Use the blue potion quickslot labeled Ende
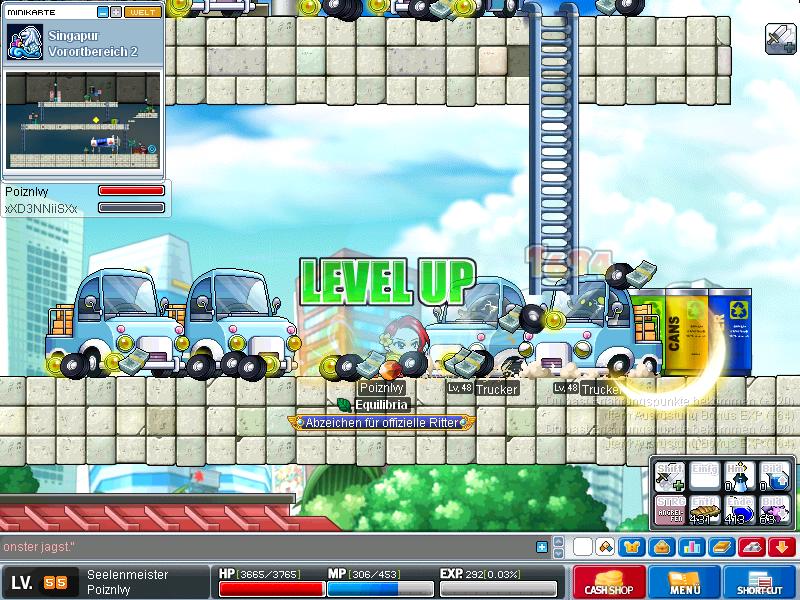This screenshot has width=800, height=600. click(x=737, y=510)
